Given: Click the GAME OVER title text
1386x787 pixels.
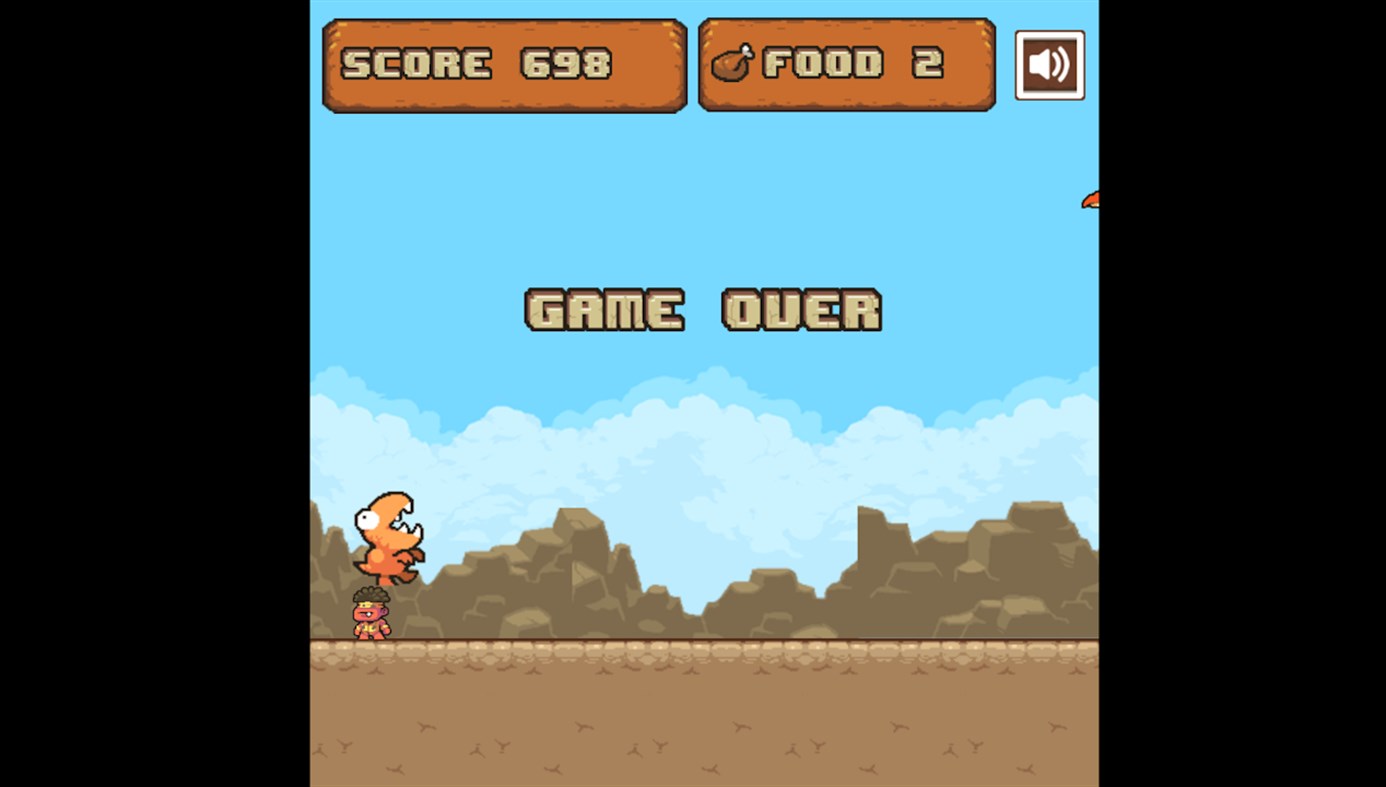Looking at the screenshot, I should tap(702, 310).
